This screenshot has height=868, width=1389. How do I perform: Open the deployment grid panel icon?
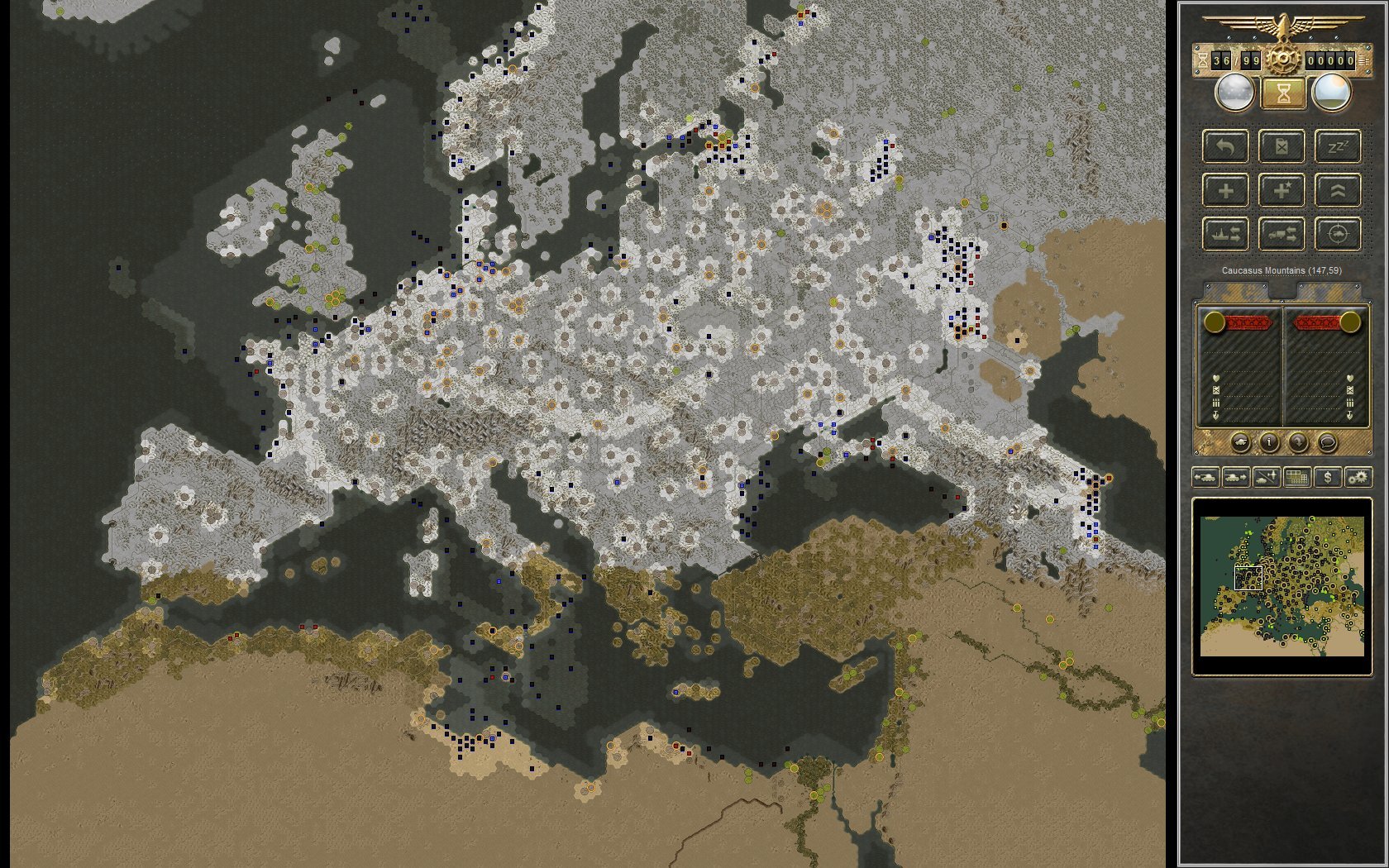pyautogui.click(x=1297, y=478)
